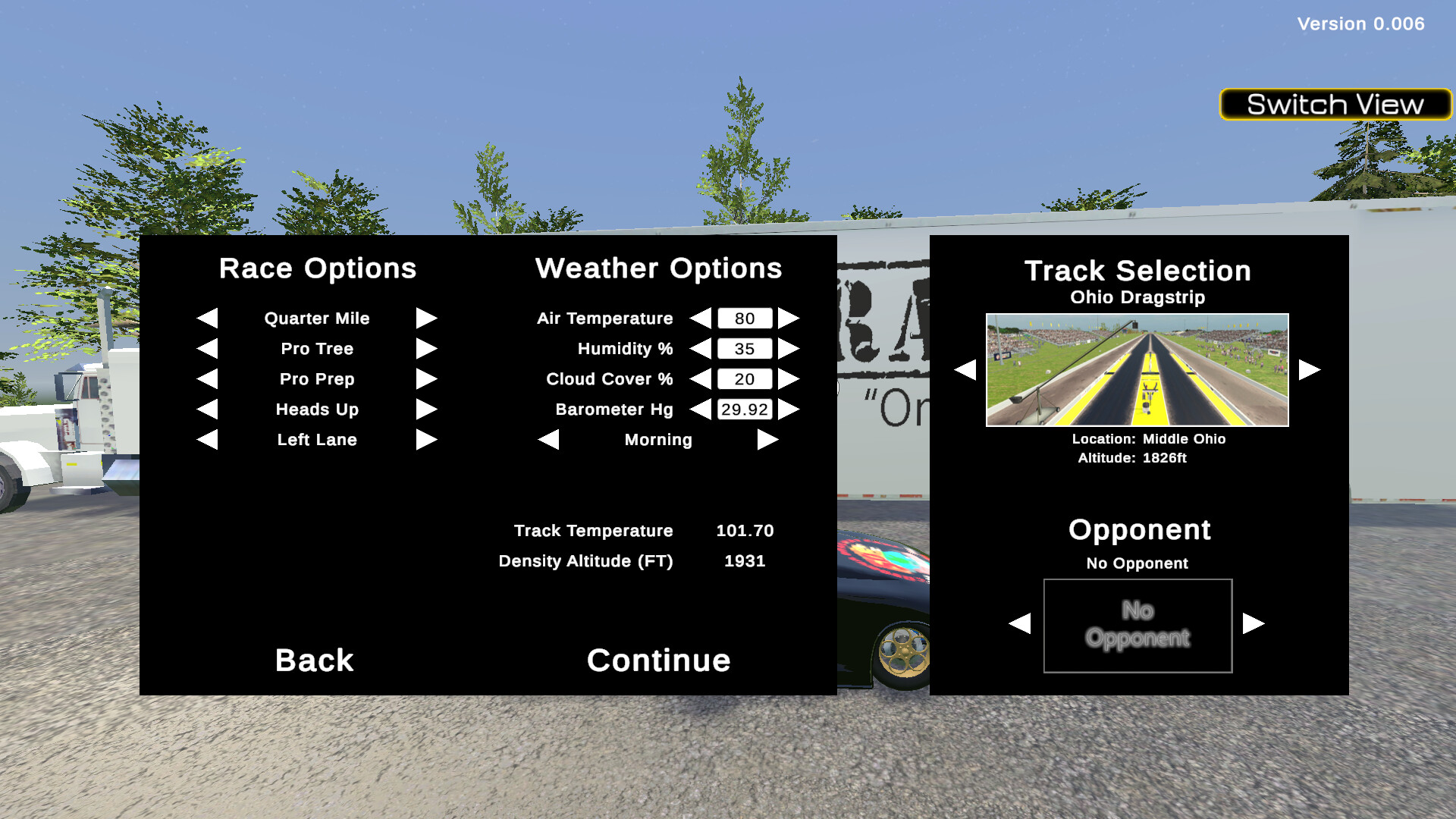This screenshot has height=819, width=1456.
Task: Decrease the Humidity percentage
Action: 702,349
